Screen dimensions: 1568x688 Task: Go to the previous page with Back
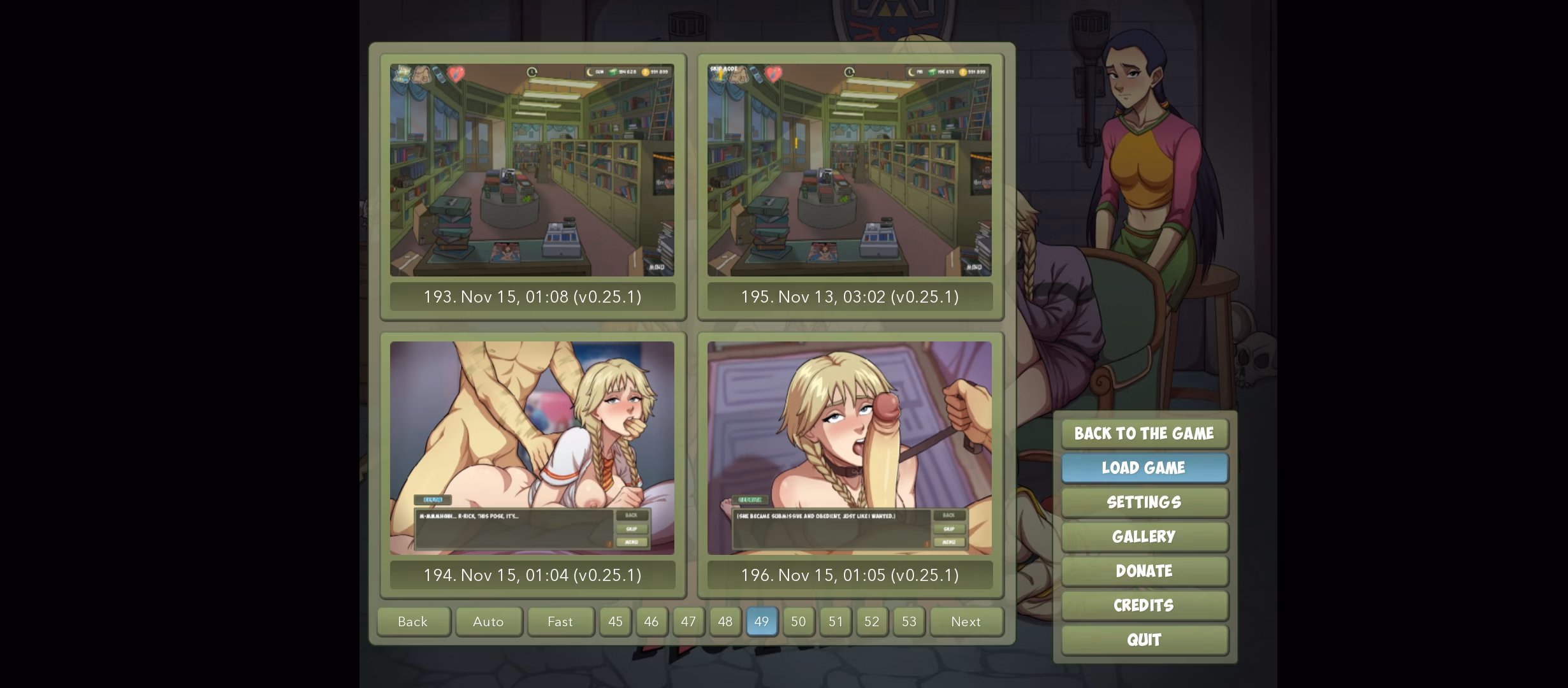413,622
